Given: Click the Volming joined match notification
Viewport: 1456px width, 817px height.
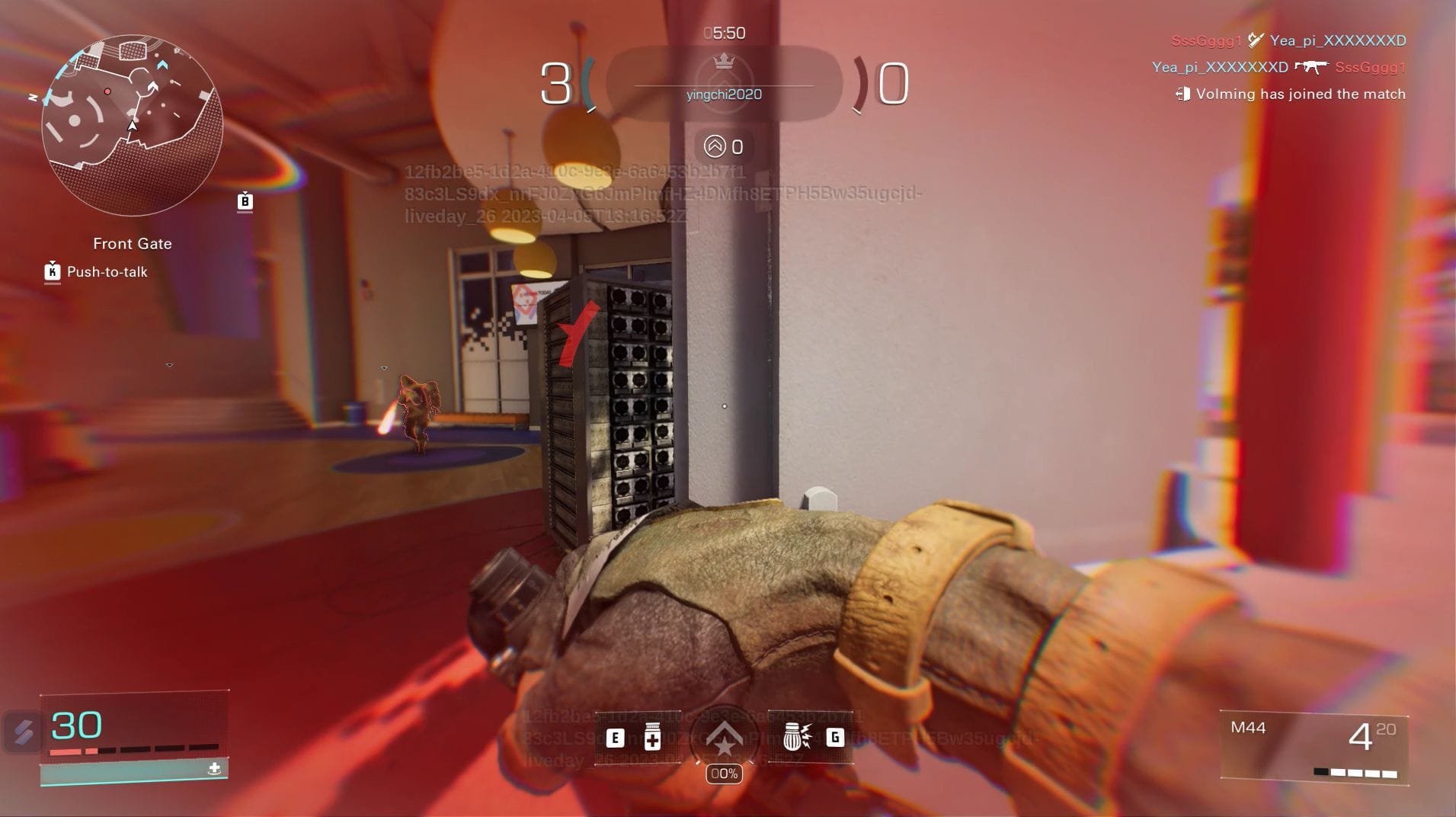Looking at the screenshot, I should tap(1291, 94).
